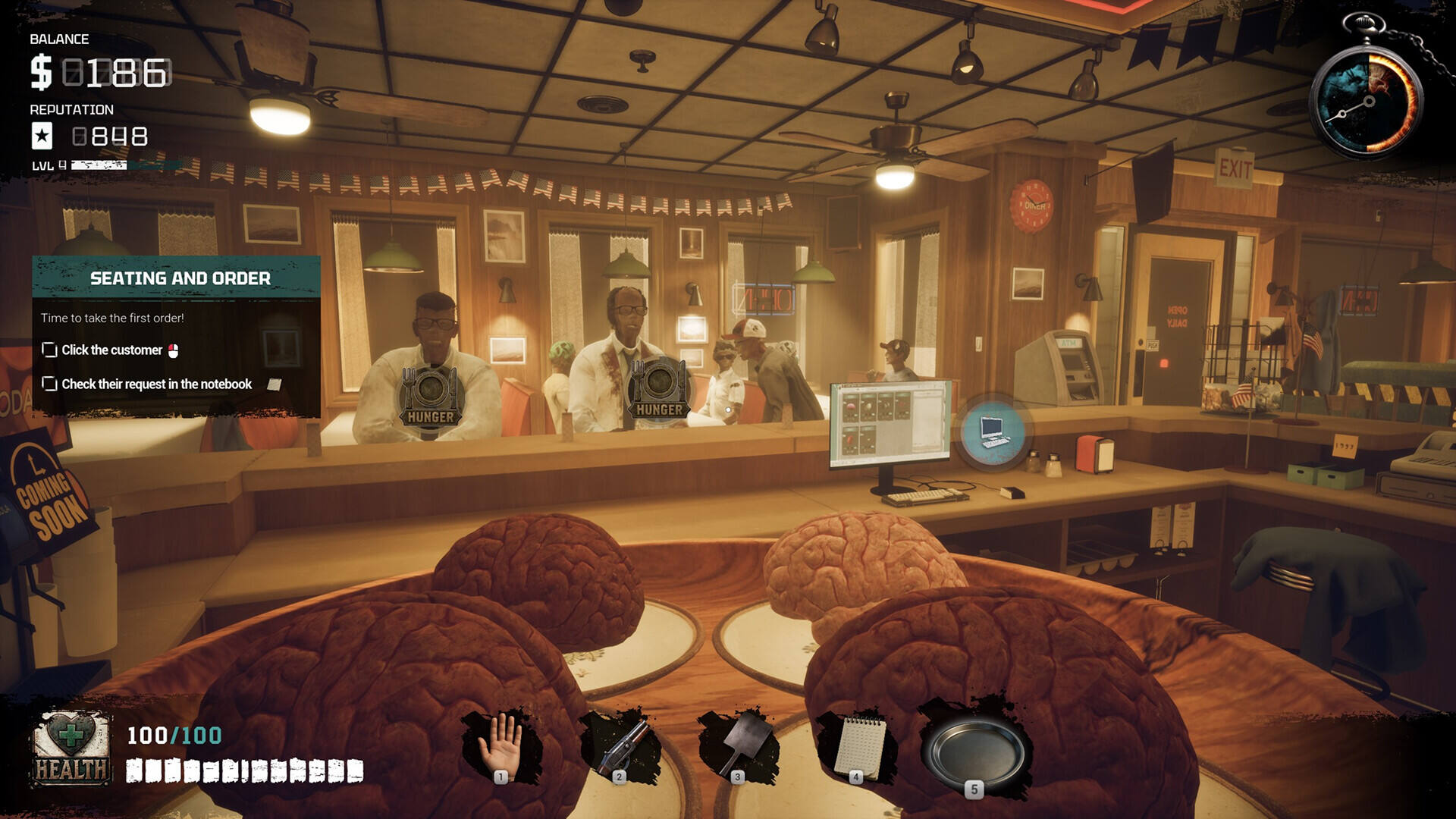1456x819 pixels.
Task: Click the Hunger badge on the tie-wearing customer
Action: (658, 389)
